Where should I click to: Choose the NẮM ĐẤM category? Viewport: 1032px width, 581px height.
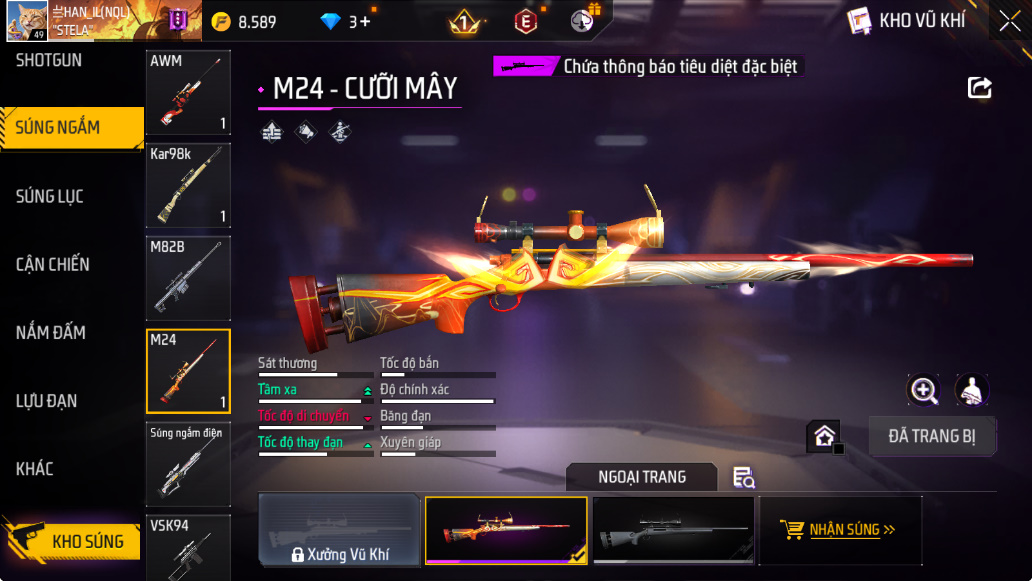click(51, 332)
